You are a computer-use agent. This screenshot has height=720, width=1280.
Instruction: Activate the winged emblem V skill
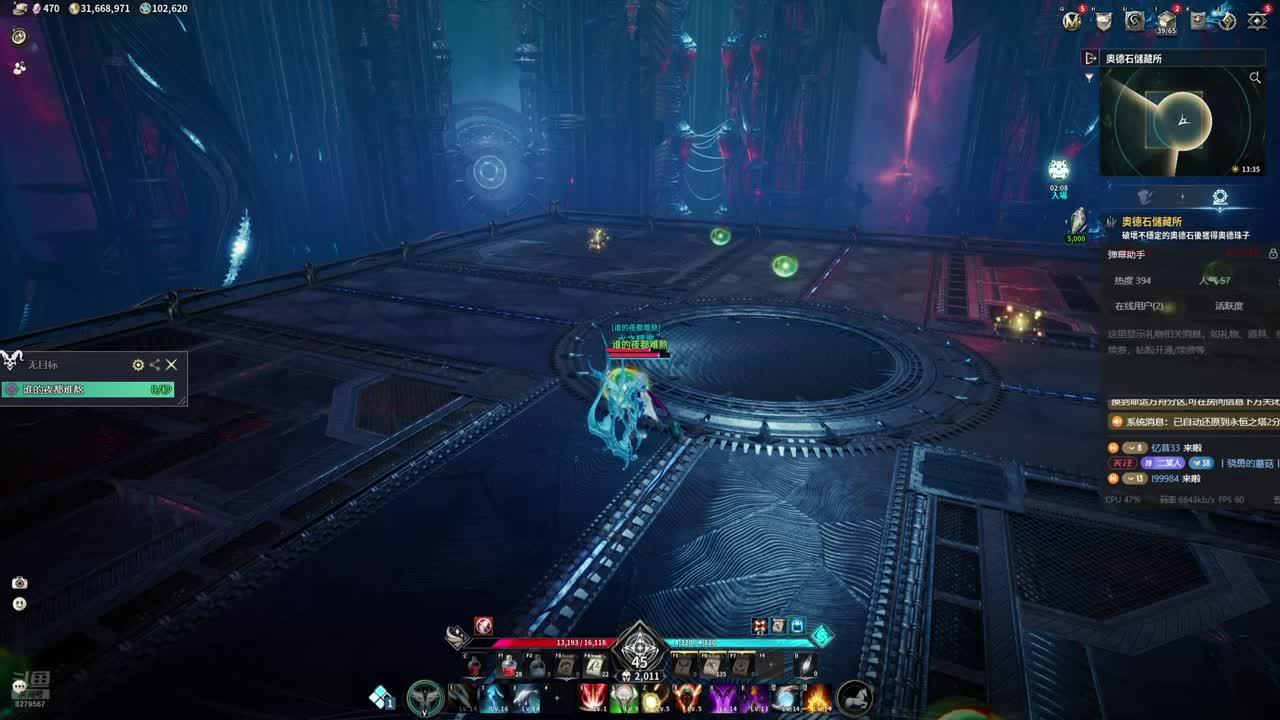coord(426,697)
